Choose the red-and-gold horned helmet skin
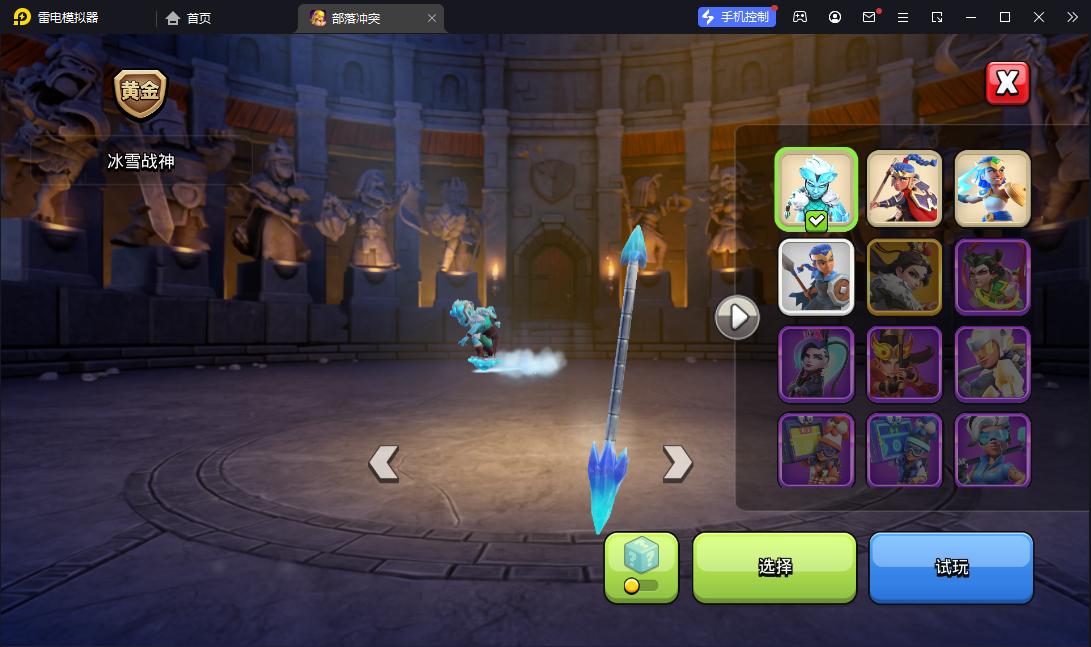Viewport: 1091px width, 647px height. point(904,363)
